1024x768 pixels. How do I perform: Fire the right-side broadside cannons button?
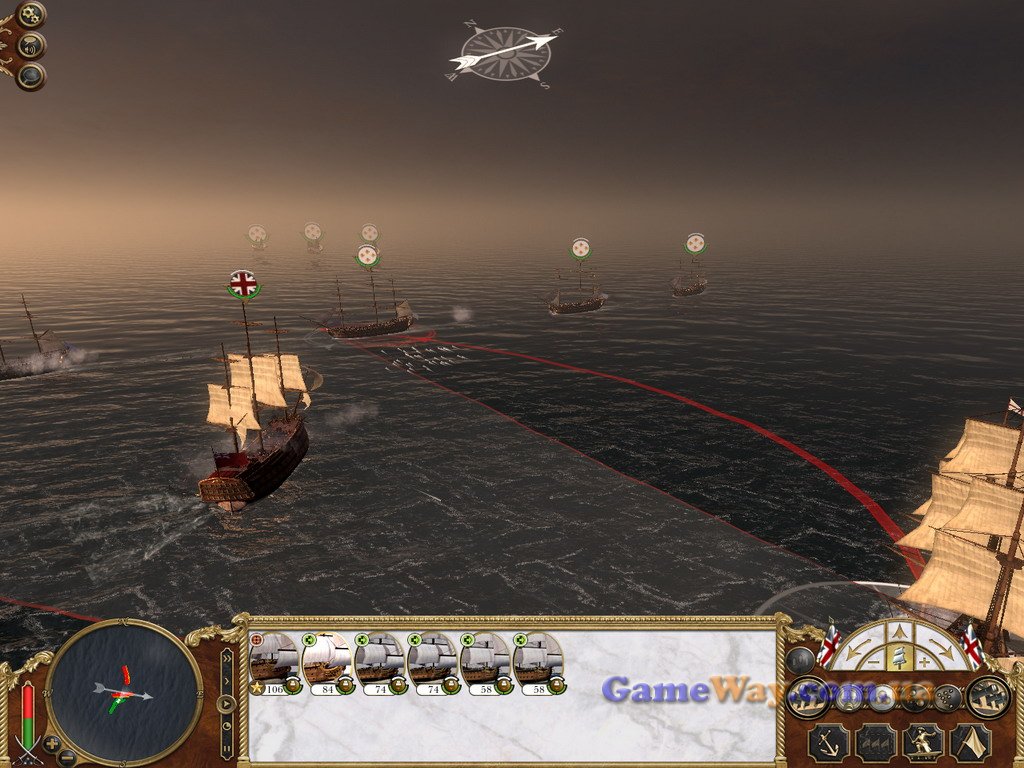[988, 696]
